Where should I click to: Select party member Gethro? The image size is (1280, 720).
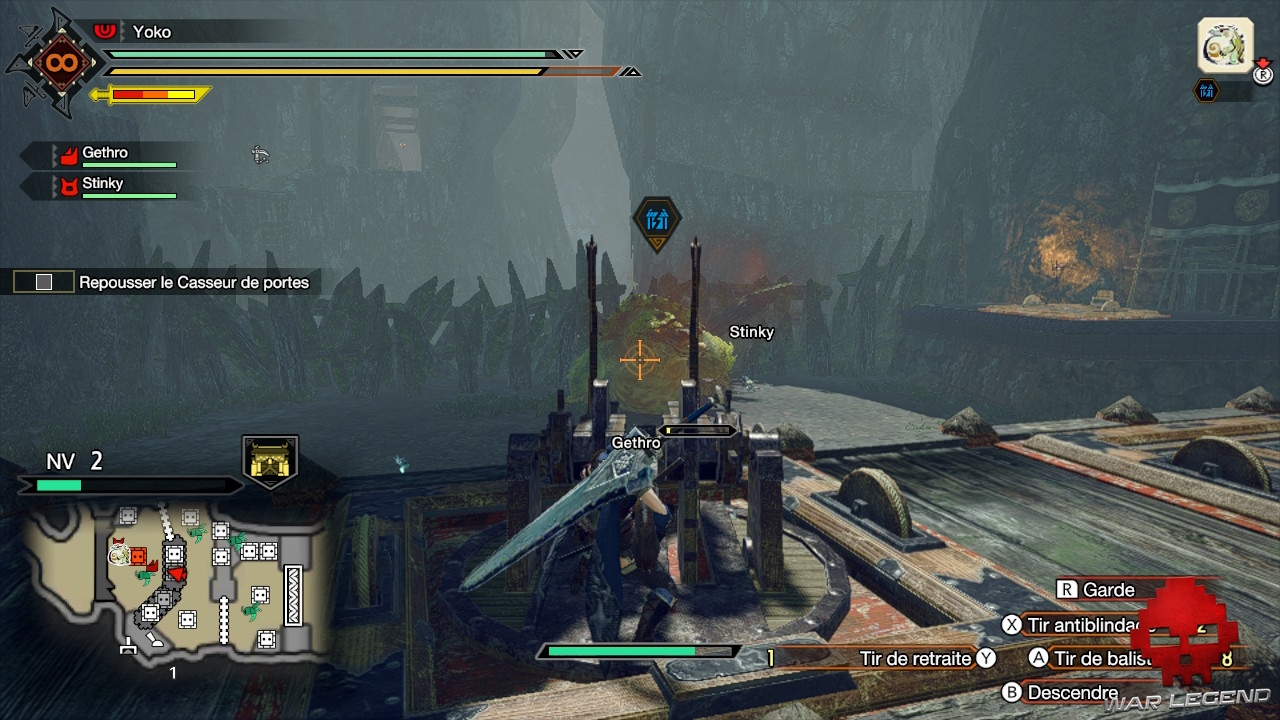click(x=105, y=154)
